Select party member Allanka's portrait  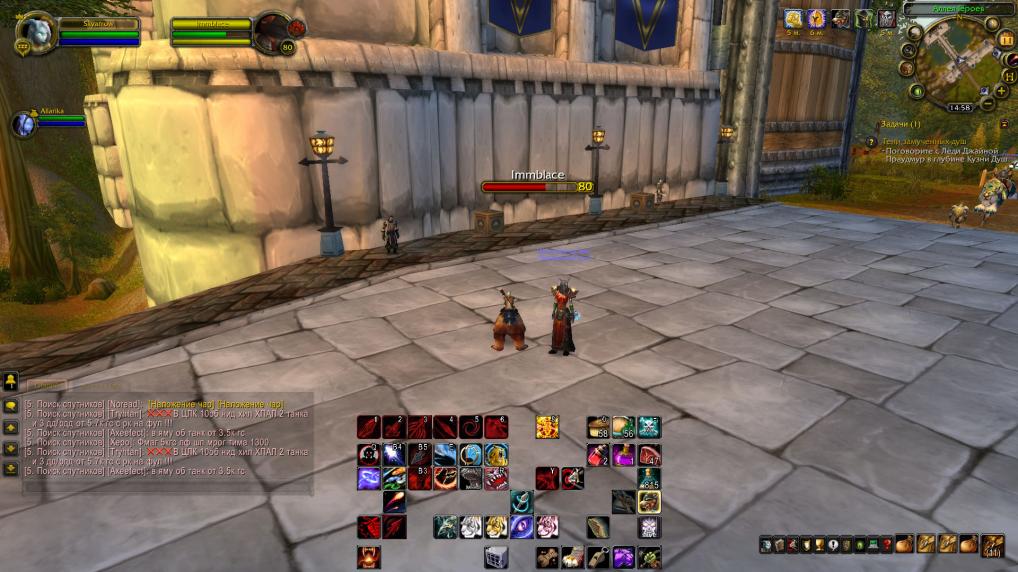[x=24, y=124]
